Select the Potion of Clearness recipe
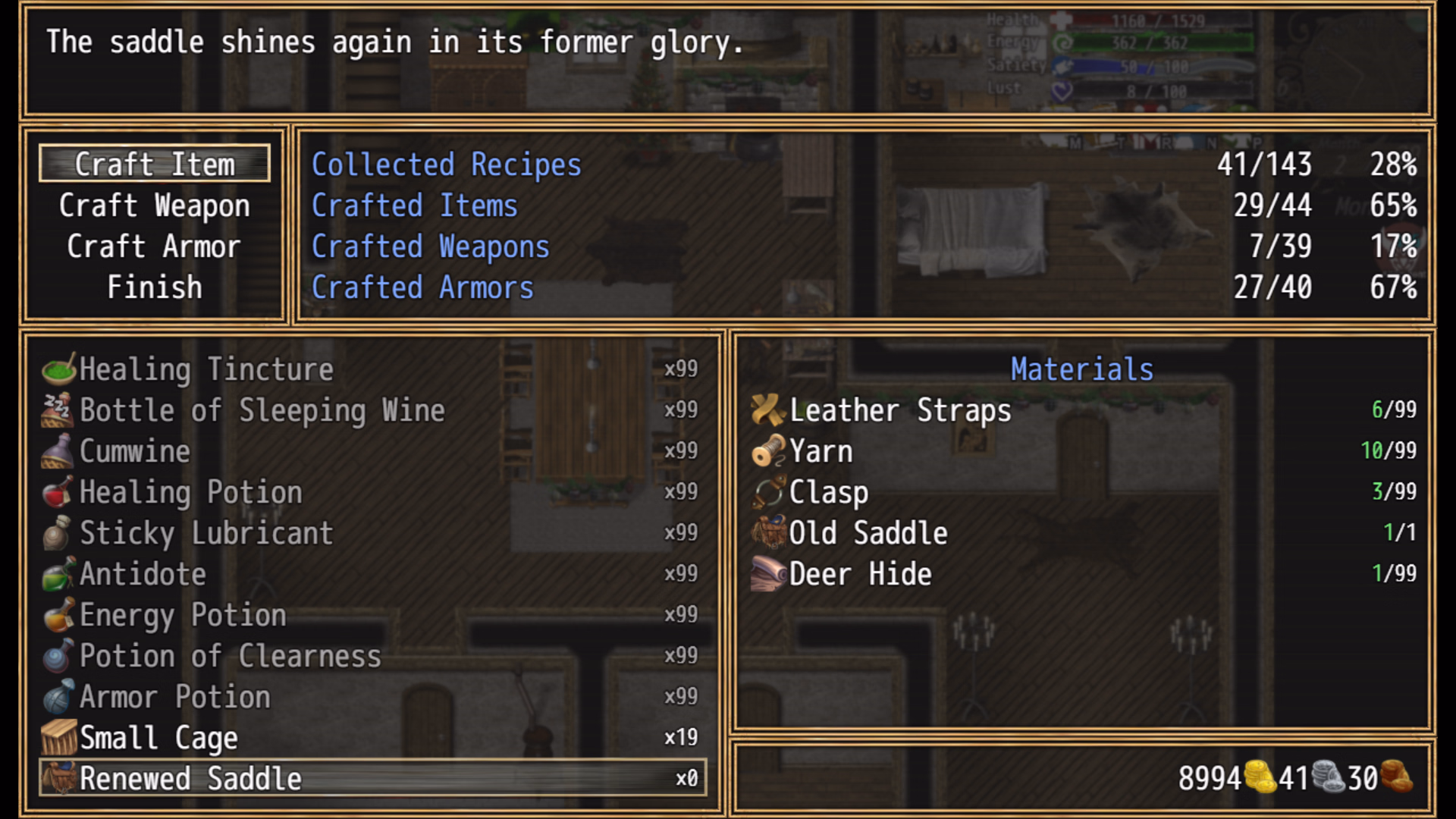This screenshot has height=819, width=1456. tap(372, 656)
